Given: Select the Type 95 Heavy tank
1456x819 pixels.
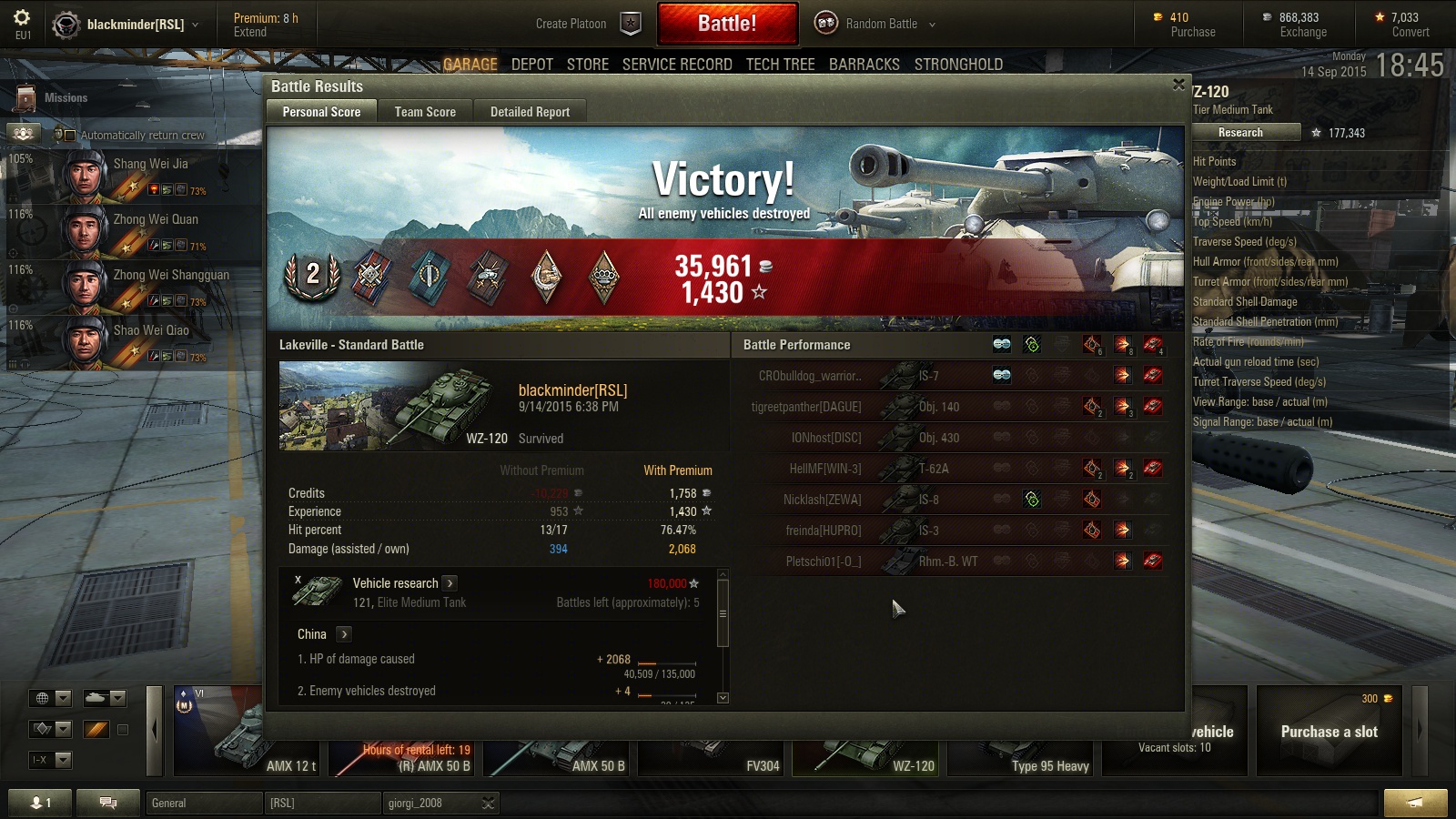Looking at the screenshot, I should click(1024, 742).
